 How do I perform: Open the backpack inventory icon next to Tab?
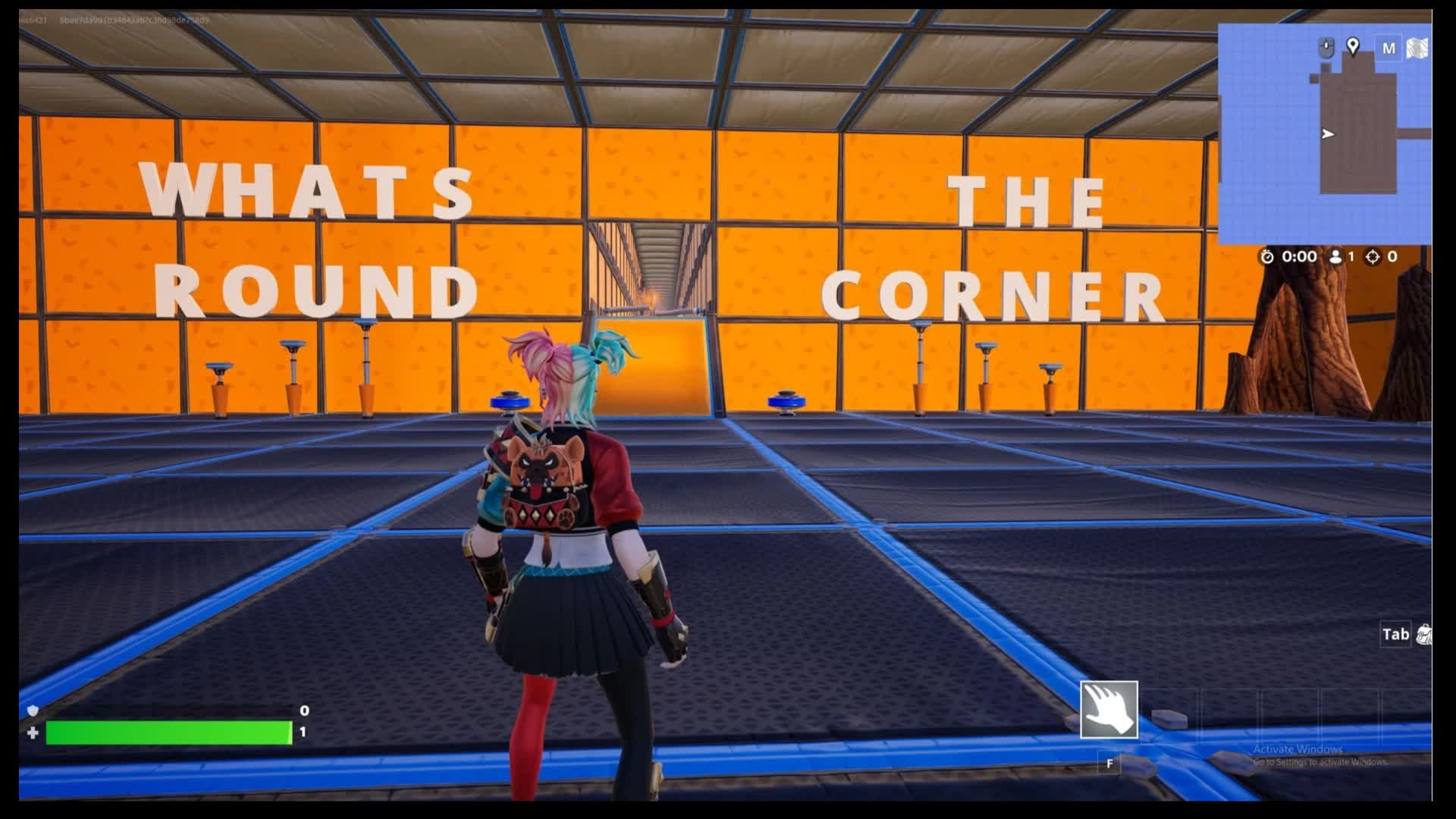pos(1426,635)
